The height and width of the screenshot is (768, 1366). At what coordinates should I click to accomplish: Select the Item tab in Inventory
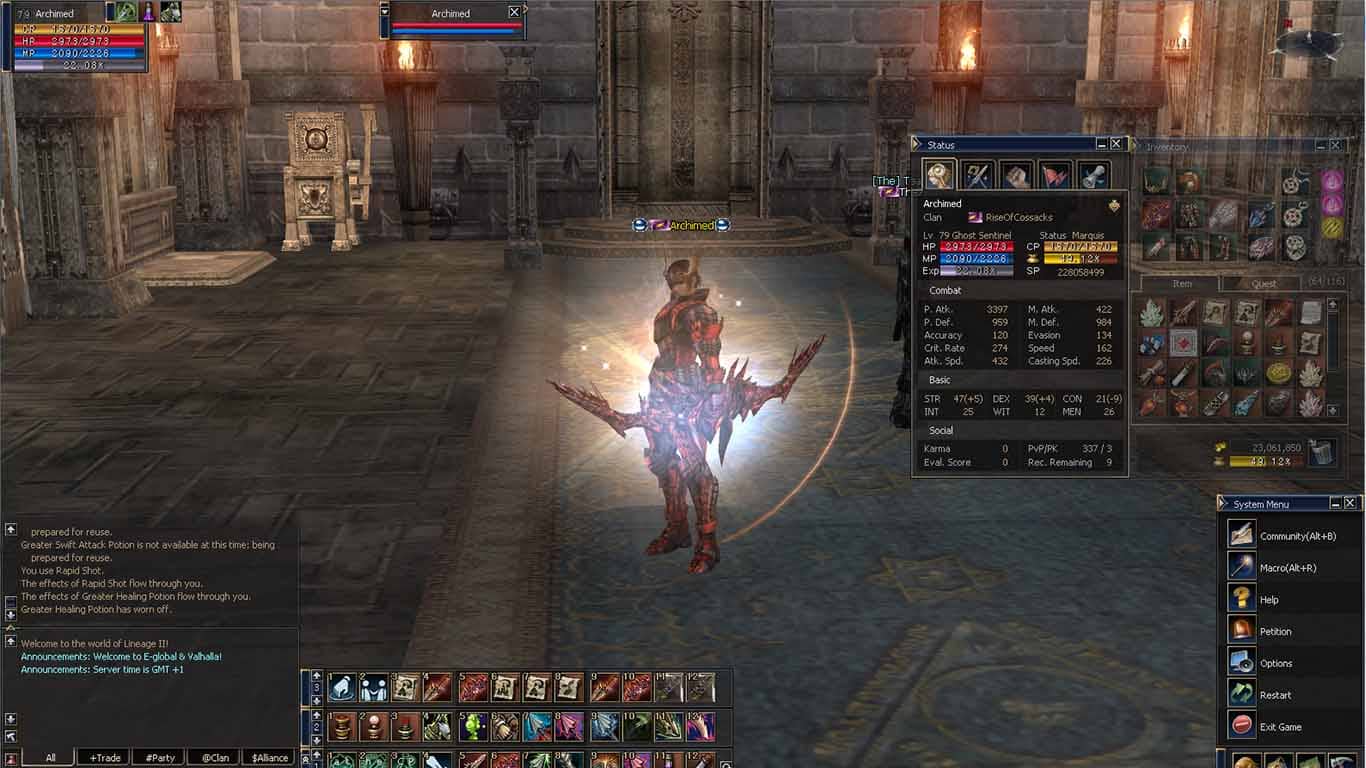click(x=1181, y=284)
